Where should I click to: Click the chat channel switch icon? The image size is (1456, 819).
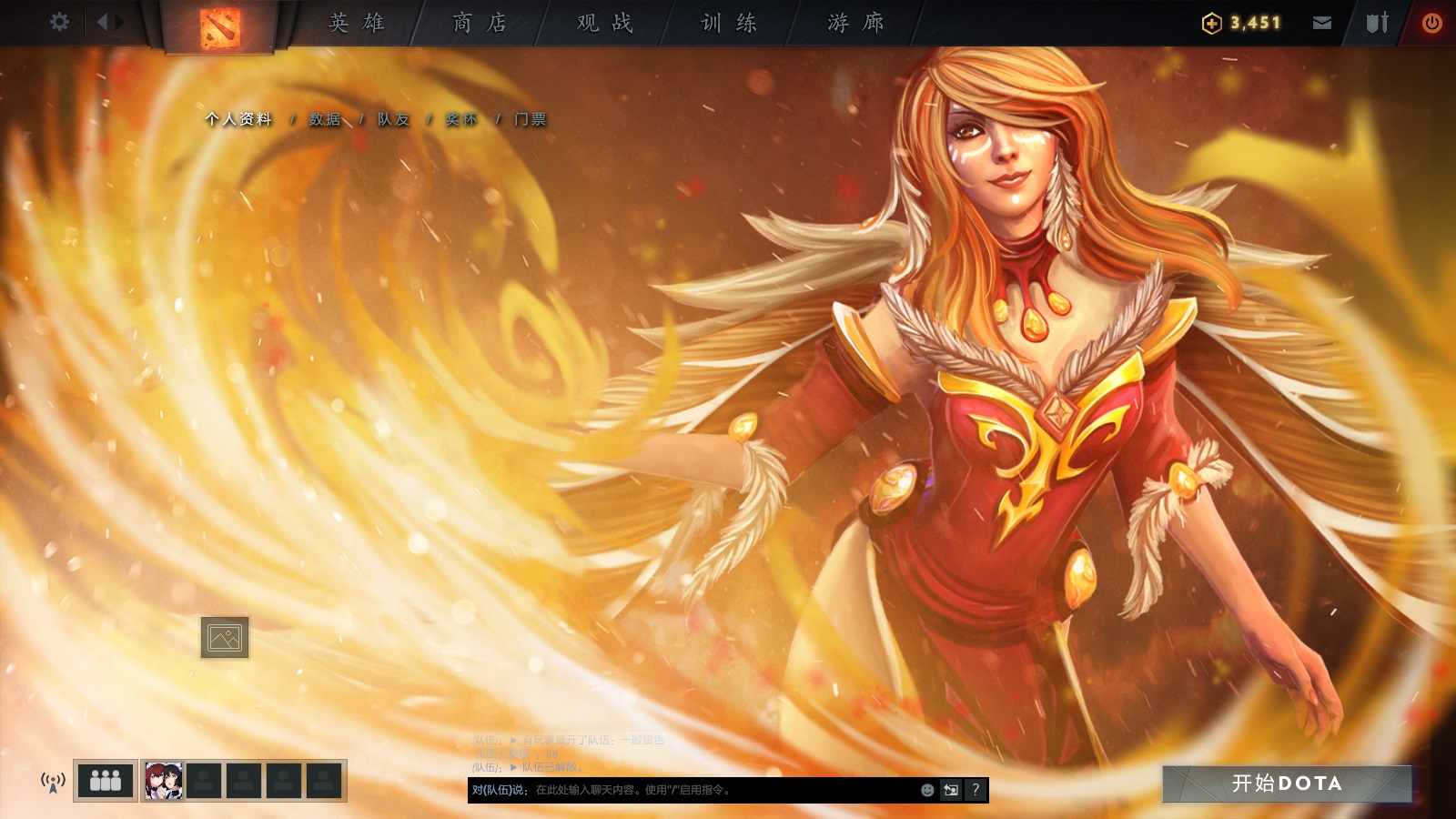click(949, 790)
